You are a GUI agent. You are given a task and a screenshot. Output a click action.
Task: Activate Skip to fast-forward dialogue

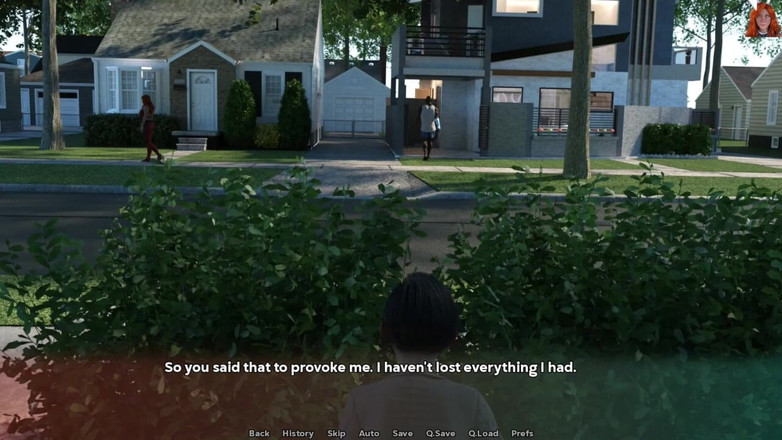pyautogui.click(x=336, y=433)
